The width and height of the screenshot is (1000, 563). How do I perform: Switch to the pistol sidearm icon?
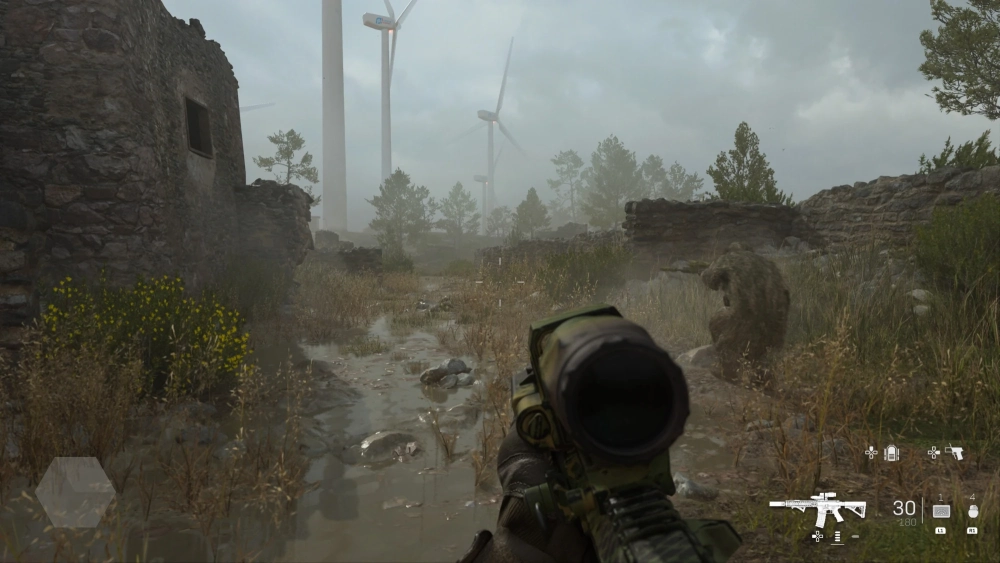pos(955,453)
